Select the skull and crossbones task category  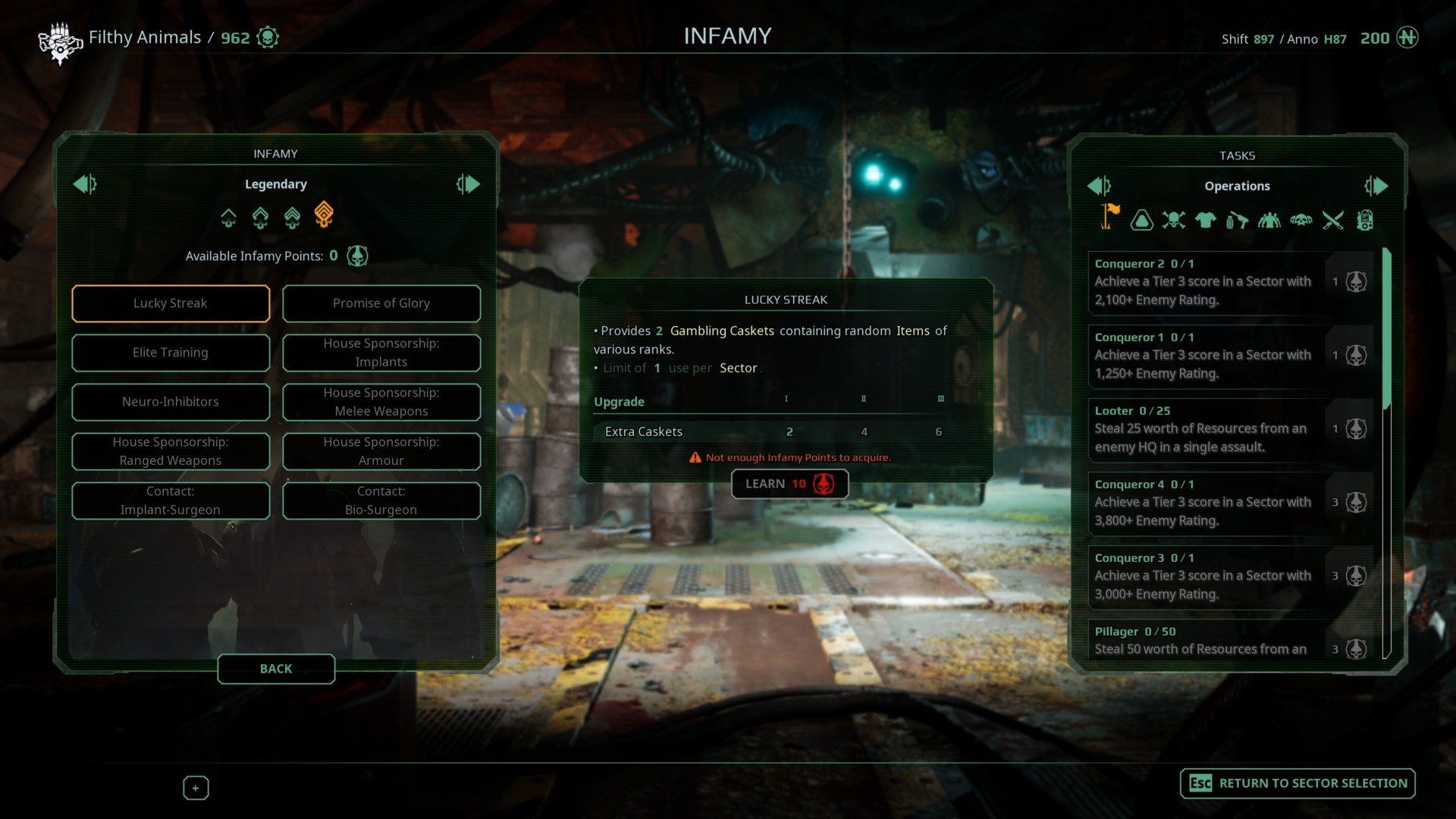pos(1173,221)
